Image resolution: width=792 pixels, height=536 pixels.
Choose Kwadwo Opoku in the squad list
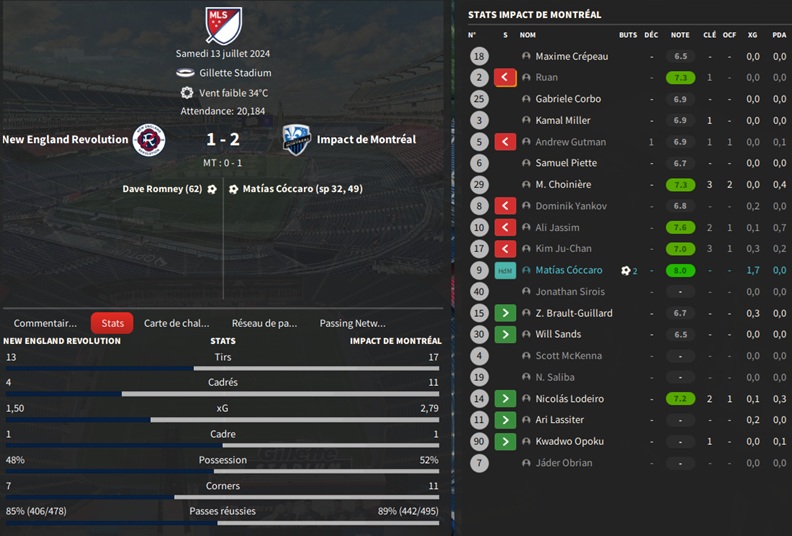point(568,441)
